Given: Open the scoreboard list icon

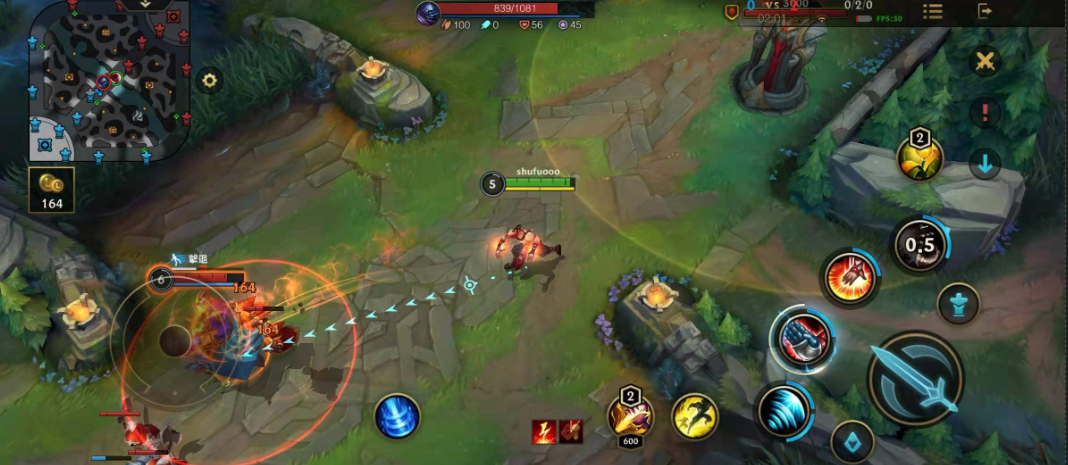Looking at the screenshot, I should point(932,11).
